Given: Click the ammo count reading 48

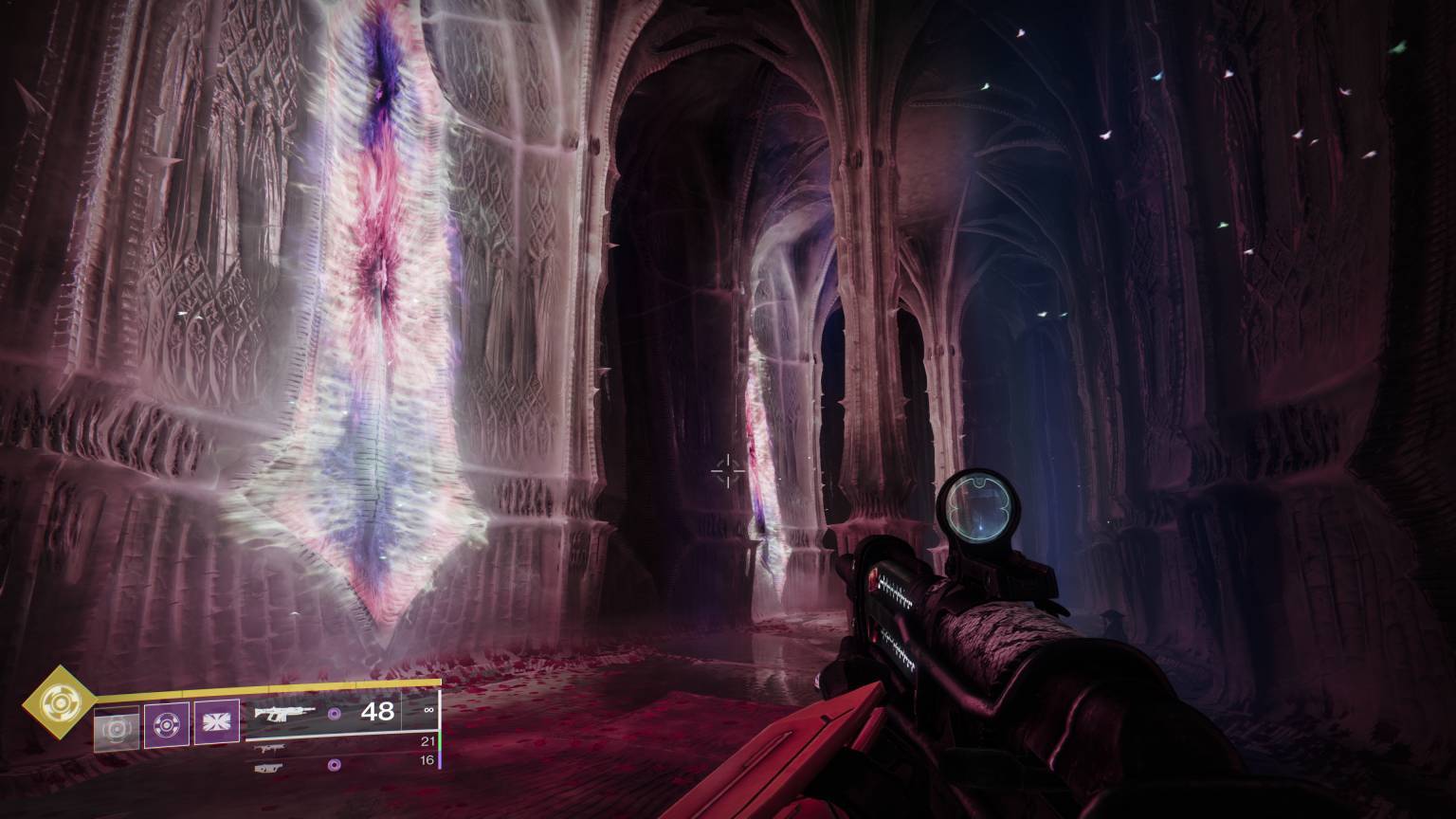Looking at the screenshot, I should (378, 712).
